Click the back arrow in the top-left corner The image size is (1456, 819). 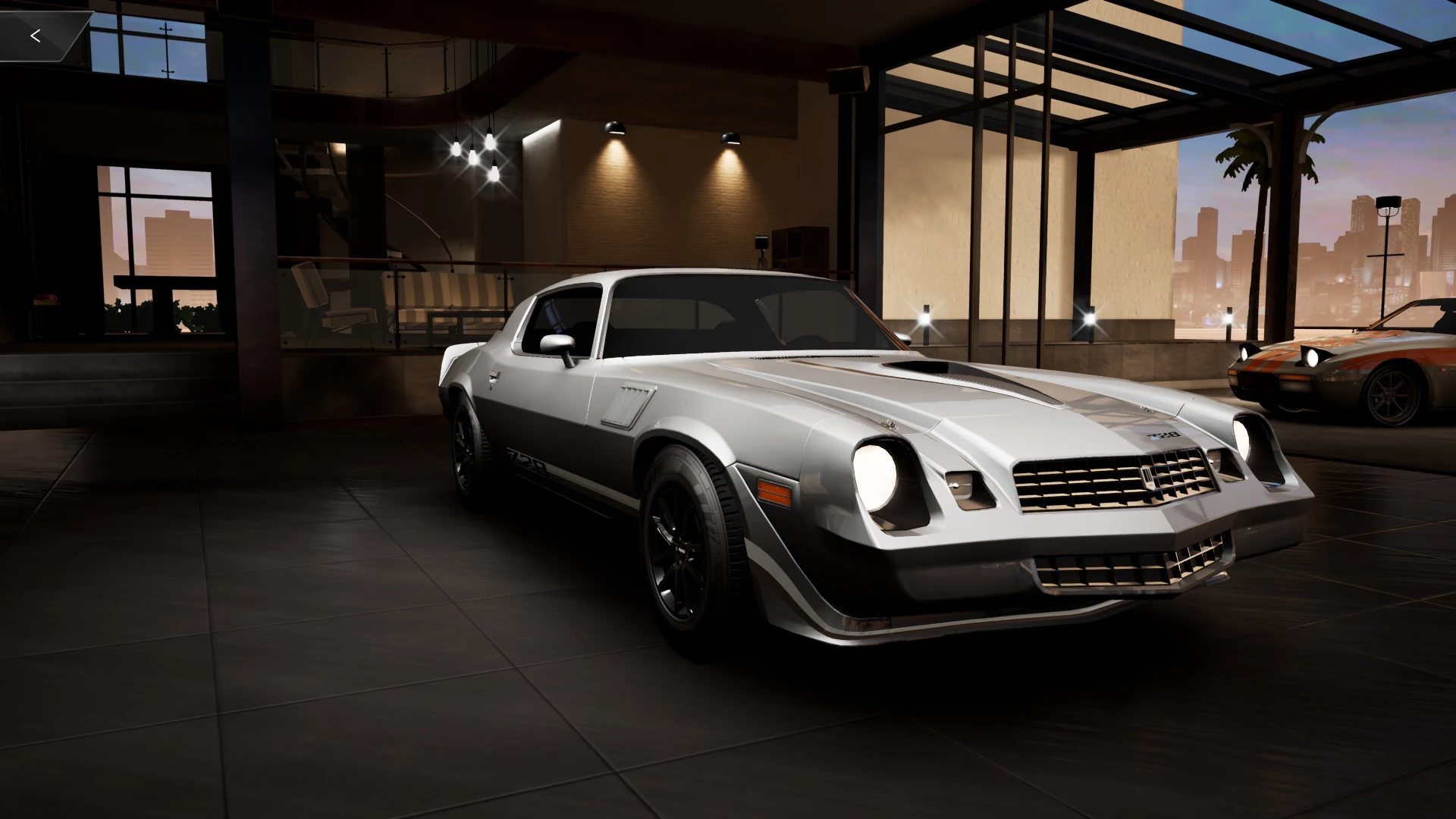click(x=36, y=34)
